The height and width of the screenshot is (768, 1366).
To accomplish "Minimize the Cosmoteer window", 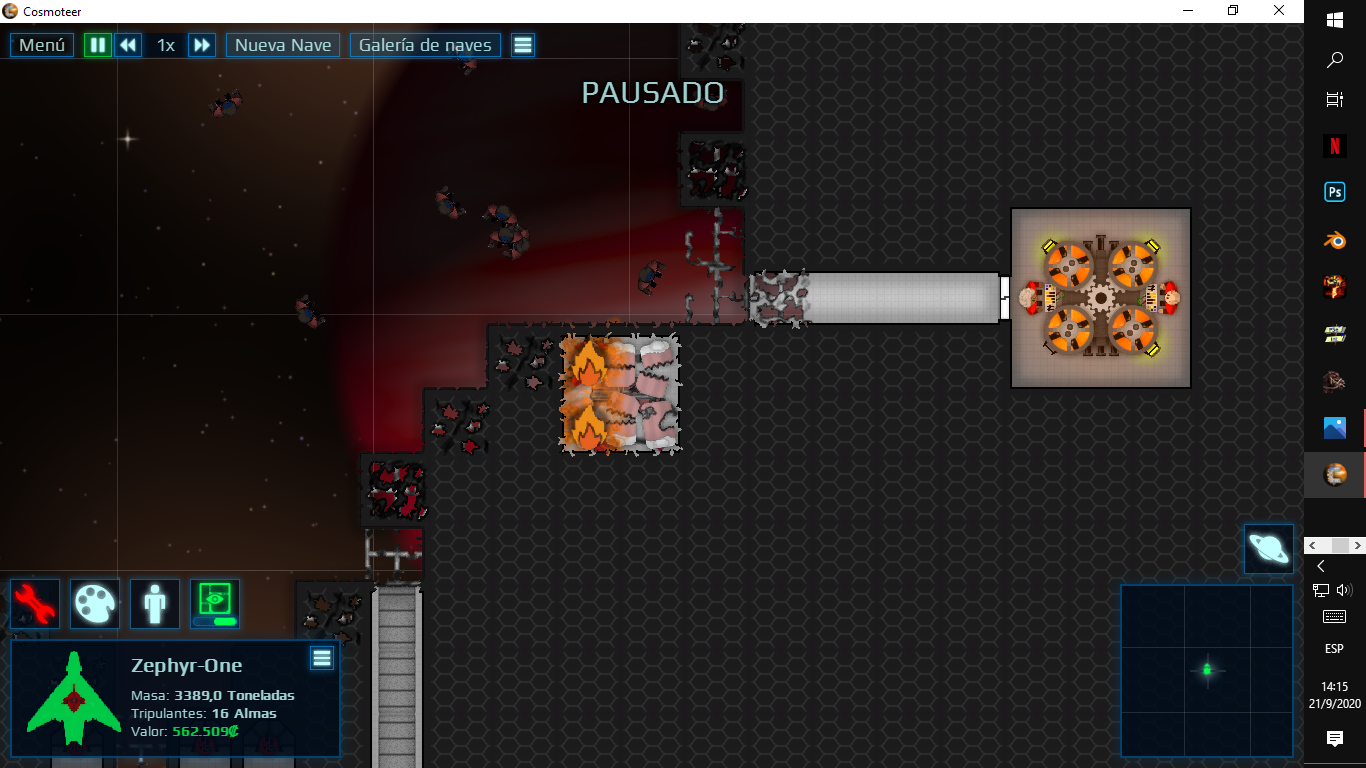I will click(x=1187, y=11).
